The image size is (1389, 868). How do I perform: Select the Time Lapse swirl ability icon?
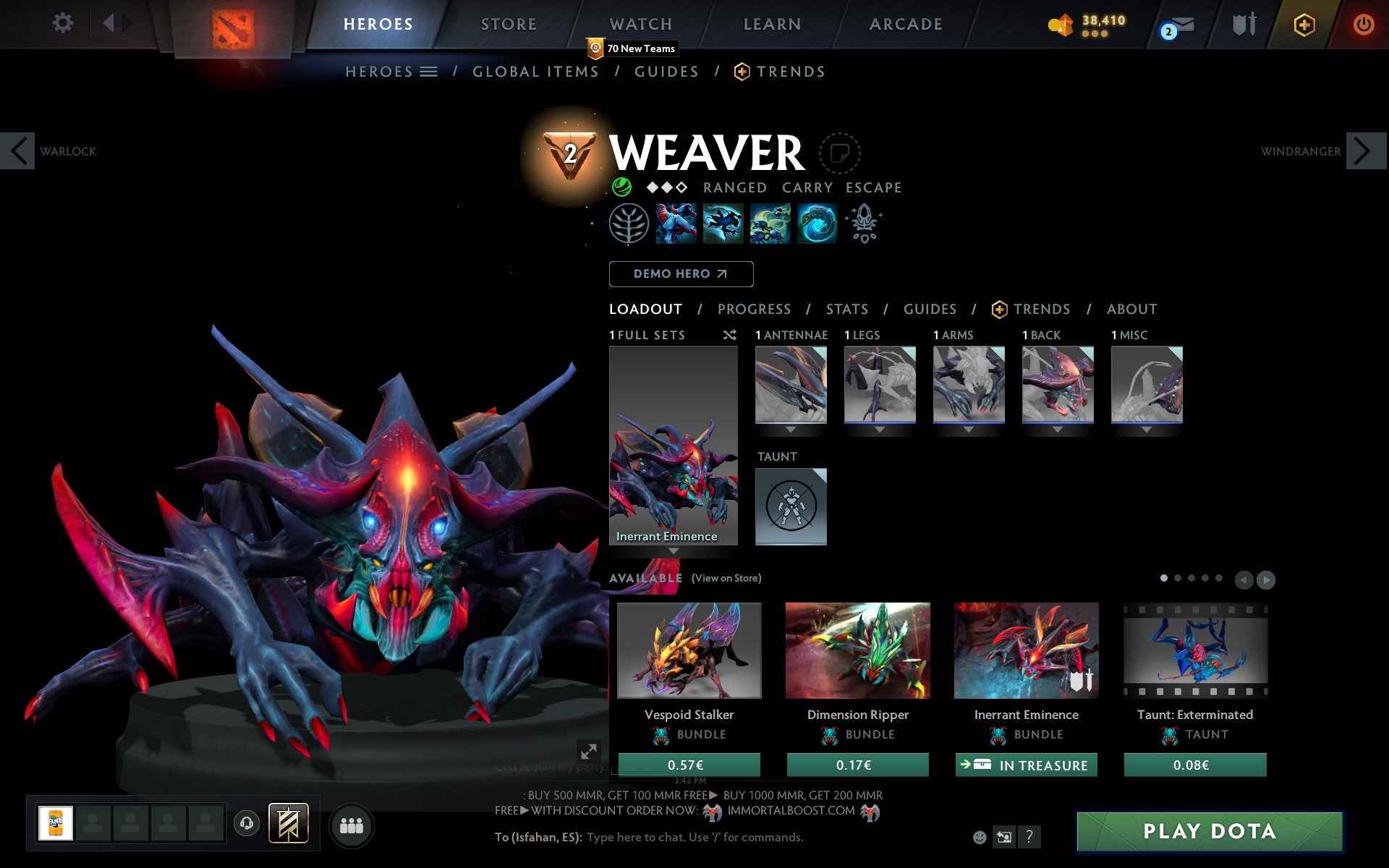tap(816, 224)
